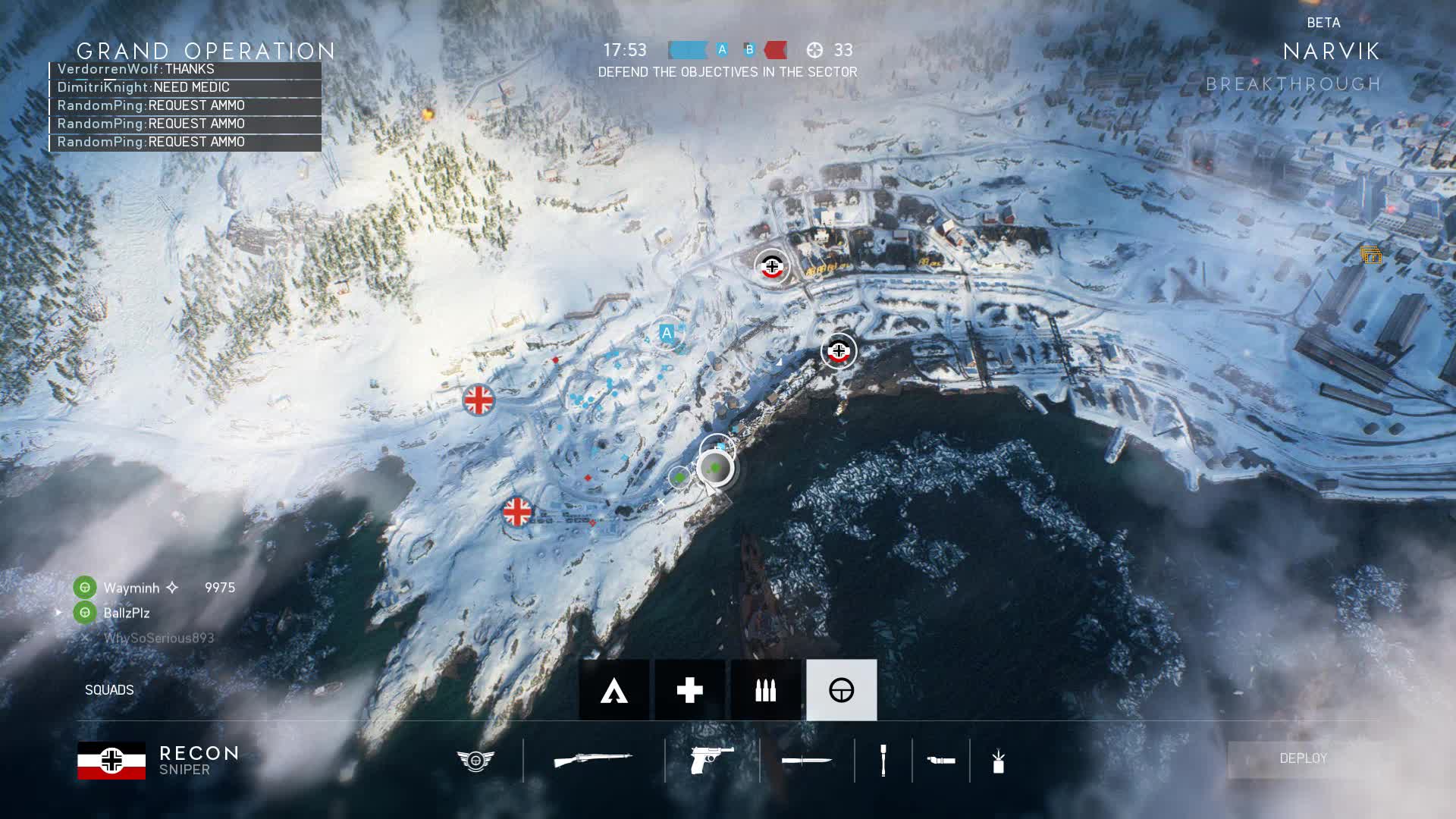Open the bolt-action rifle primary weapon slot
Screen dimensions: 1456x819
pos(593,760)
